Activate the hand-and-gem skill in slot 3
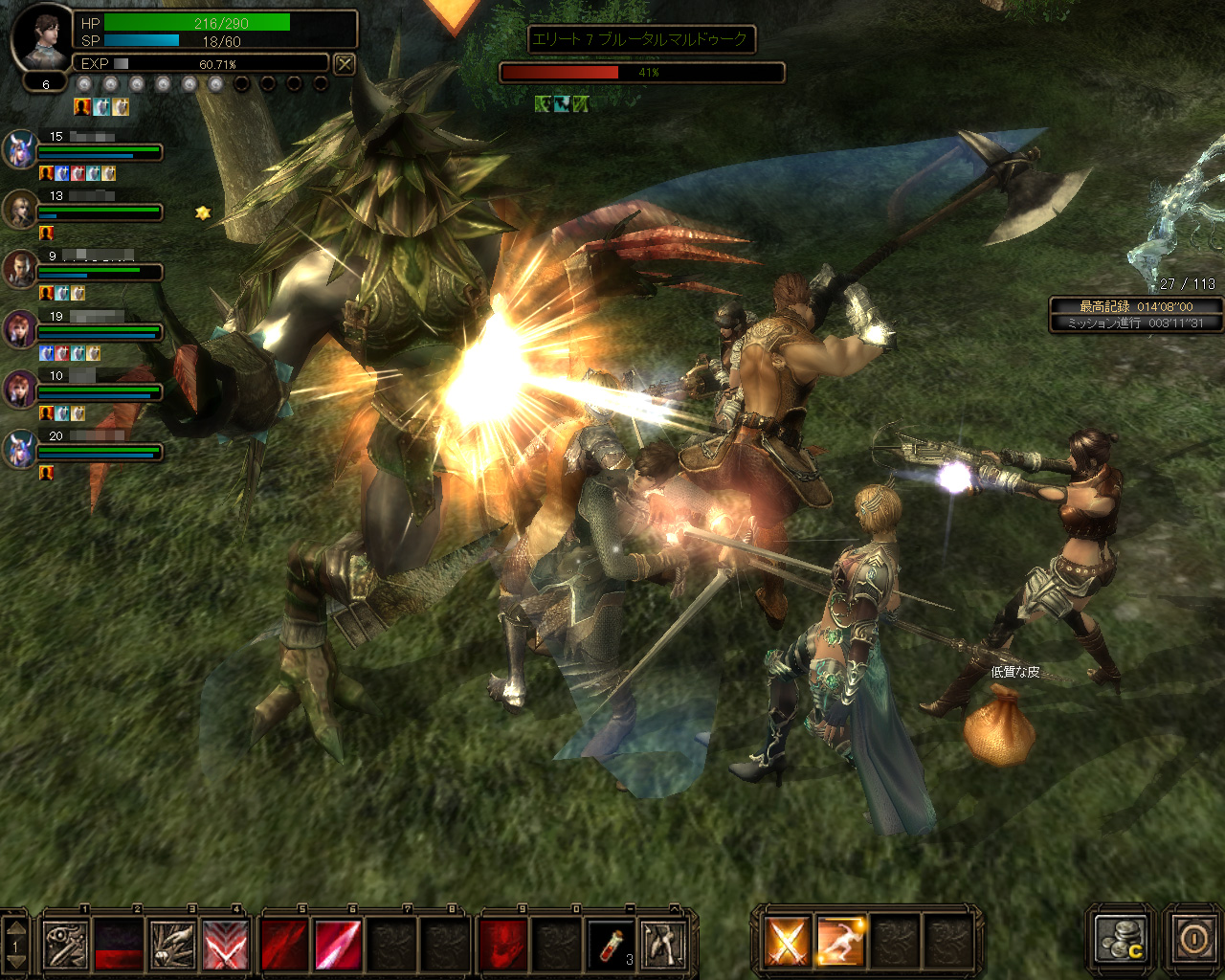Image resolution: width=1225 pixels, height=980 pixels. point(172,944)
